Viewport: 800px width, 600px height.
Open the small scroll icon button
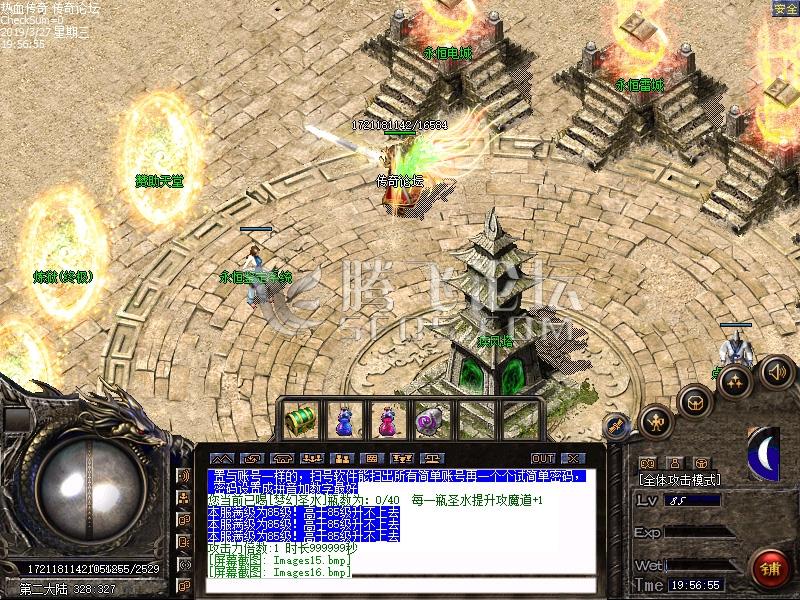614,424
